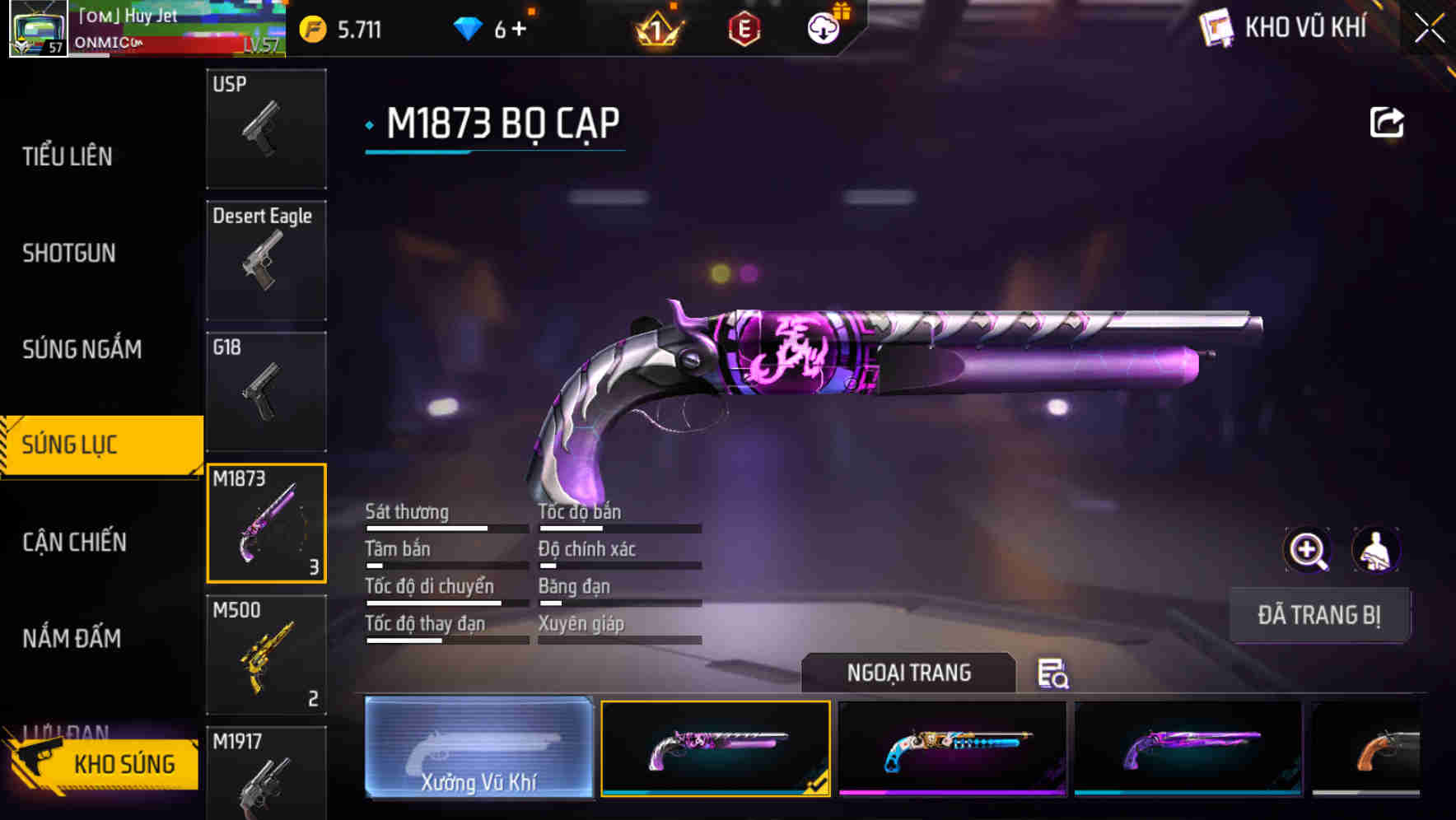Open KHO SÚNG at the bottom left

[124, 763]
